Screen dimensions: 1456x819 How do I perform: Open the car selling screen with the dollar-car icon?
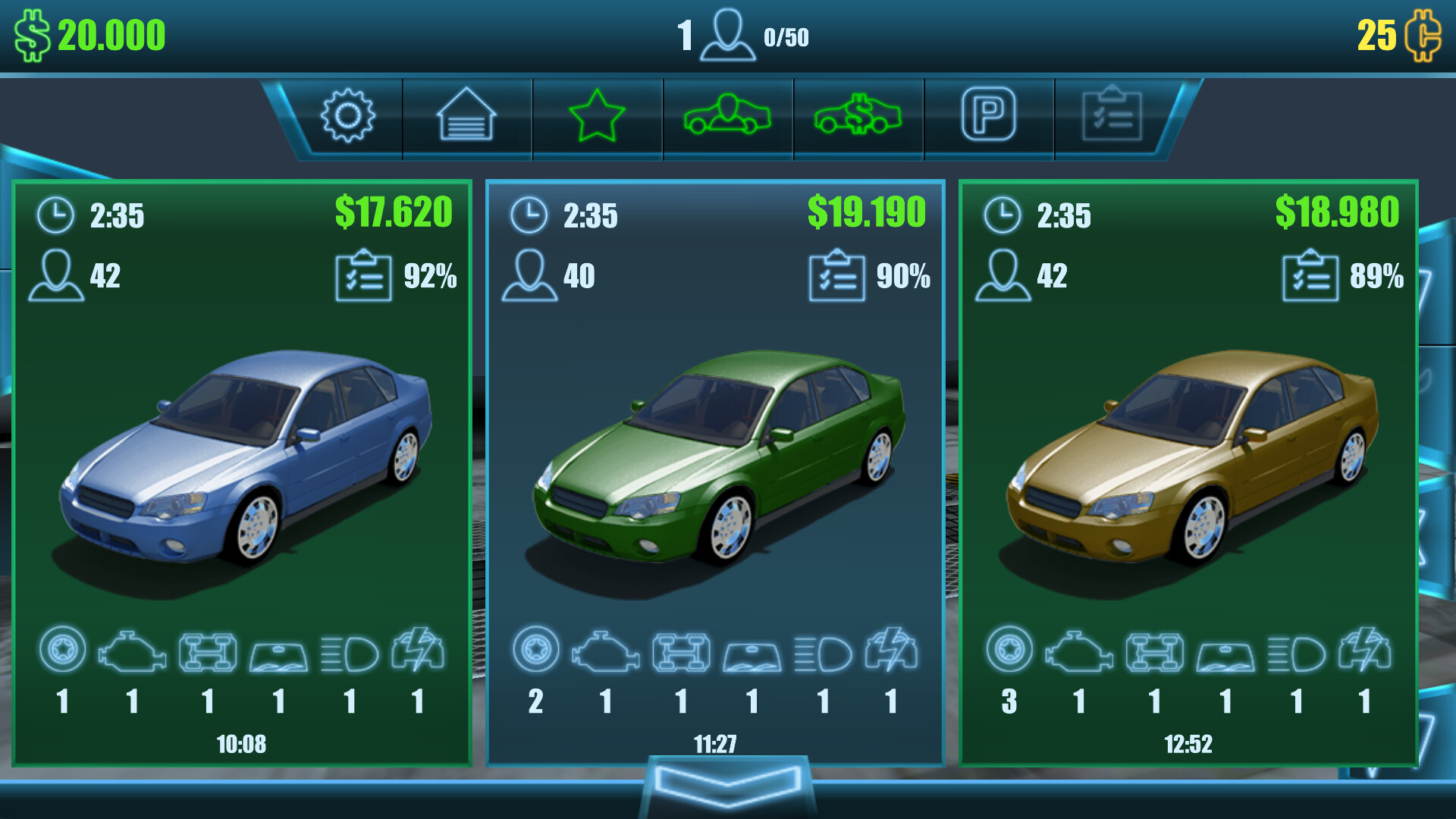click(x=858, y=118)
